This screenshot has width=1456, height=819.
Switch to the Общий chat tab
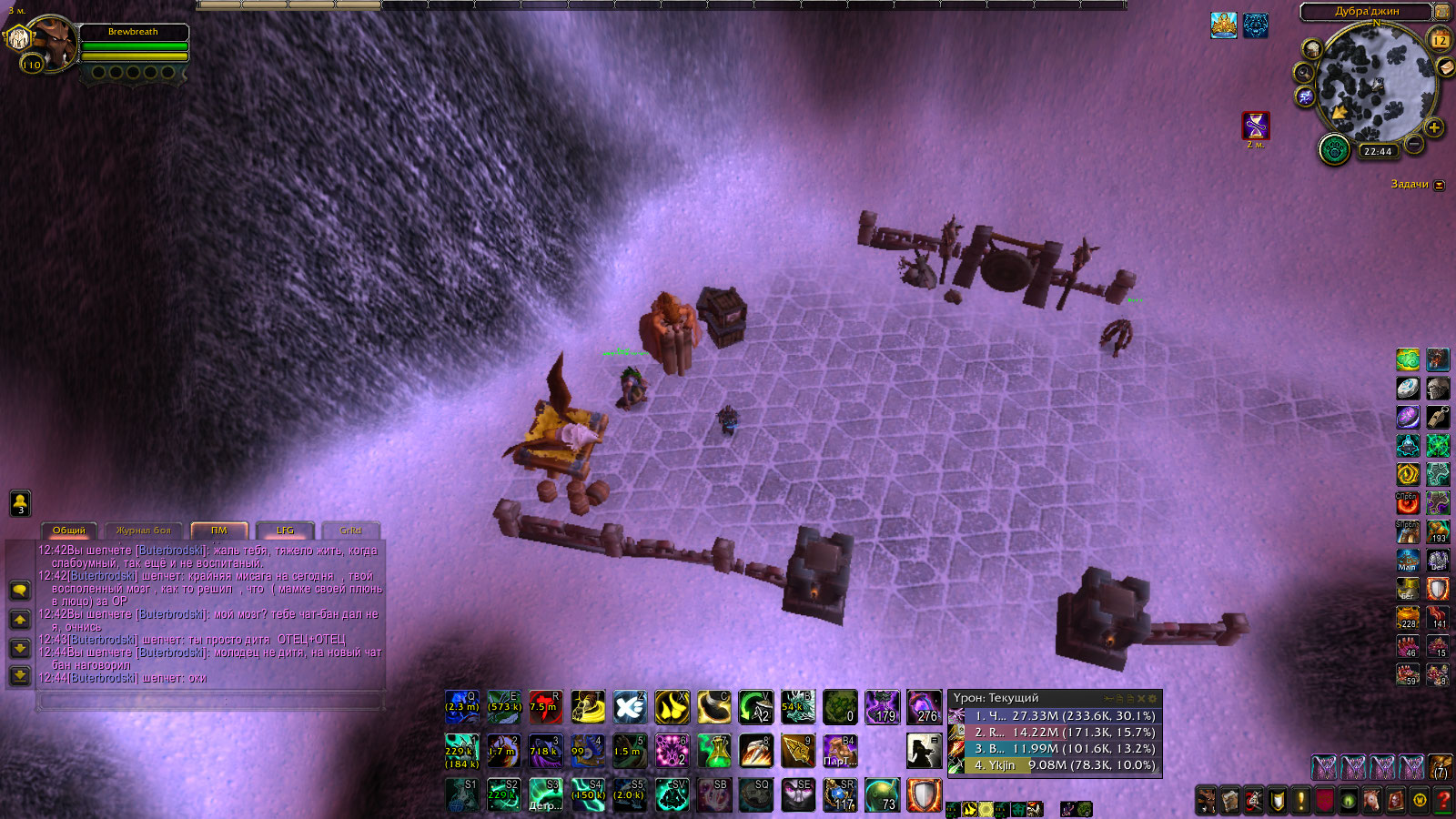click(x=69, y=531)
